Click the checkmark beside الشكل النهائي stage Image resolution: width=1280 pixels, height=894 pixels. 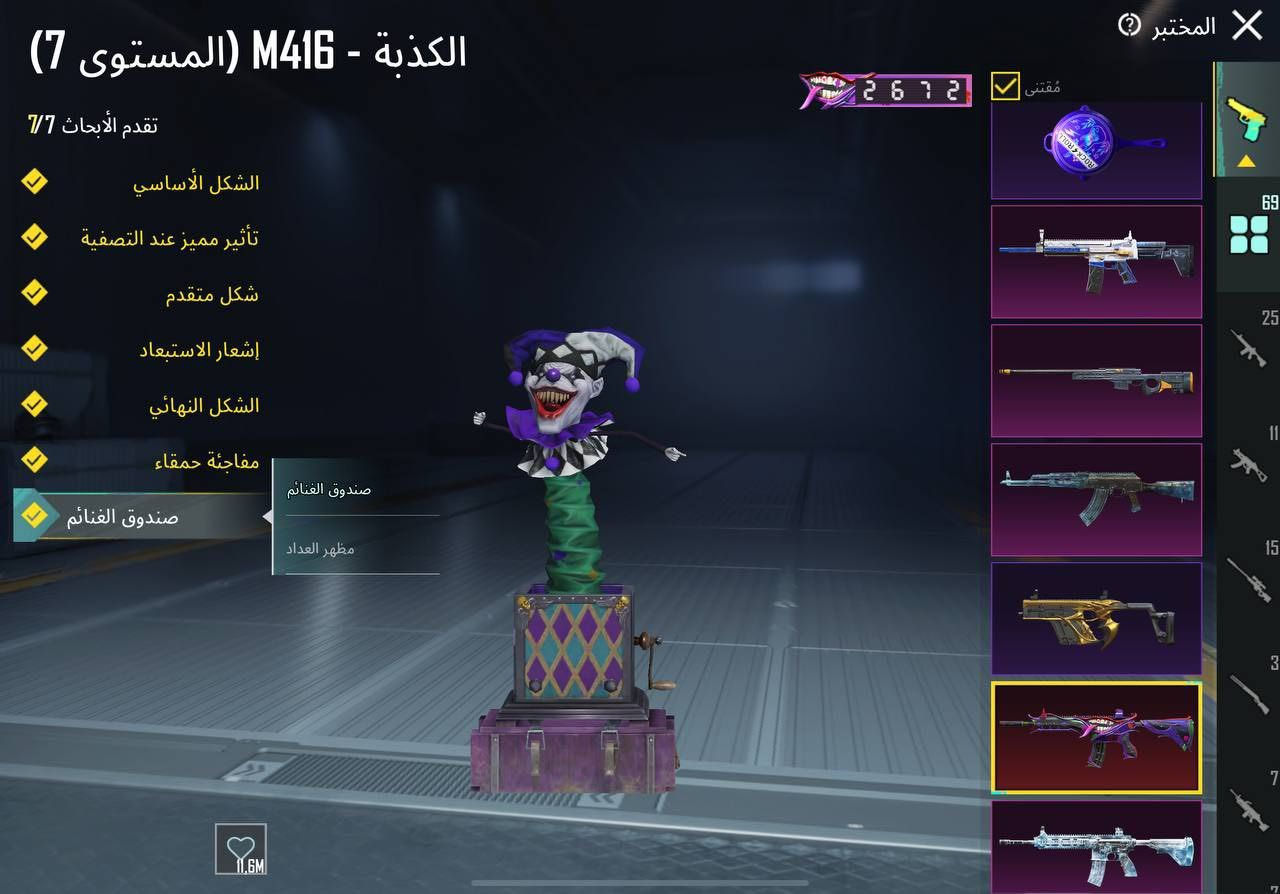[x=33, y=404]
